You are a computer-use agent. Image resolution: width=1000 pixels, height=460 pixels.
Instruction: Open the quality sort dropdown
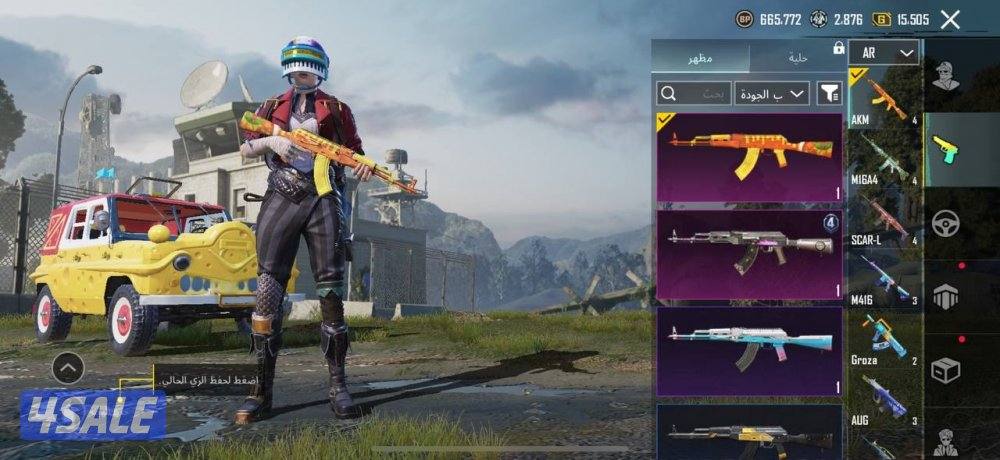pyautogui.click(x=772, y=94)
